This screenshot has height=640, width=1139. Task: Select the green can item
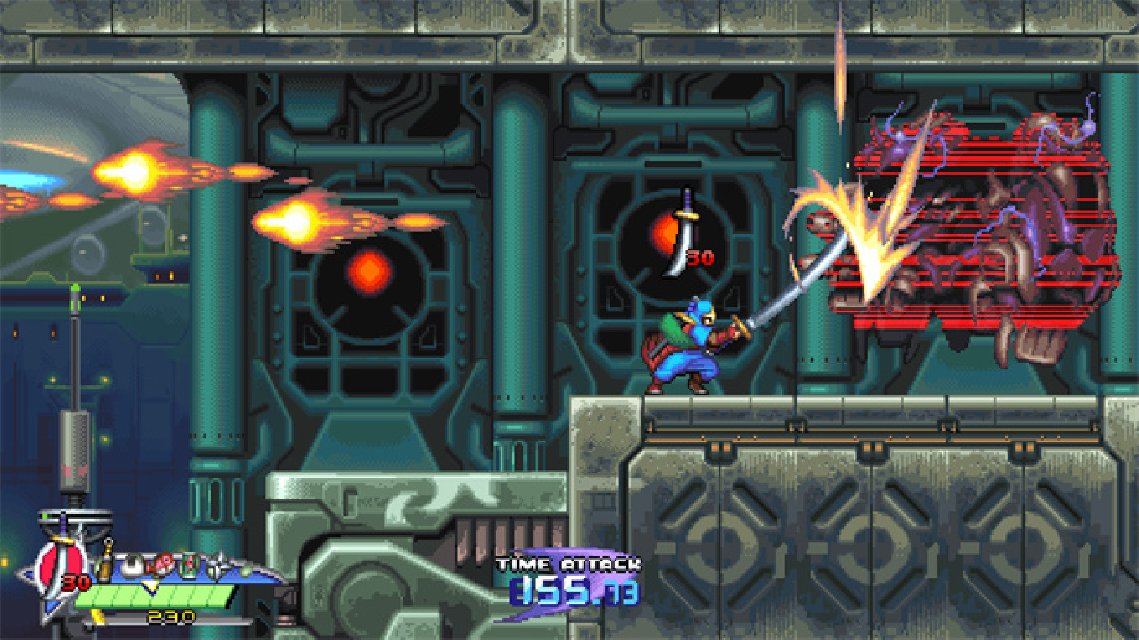(189, 566)
